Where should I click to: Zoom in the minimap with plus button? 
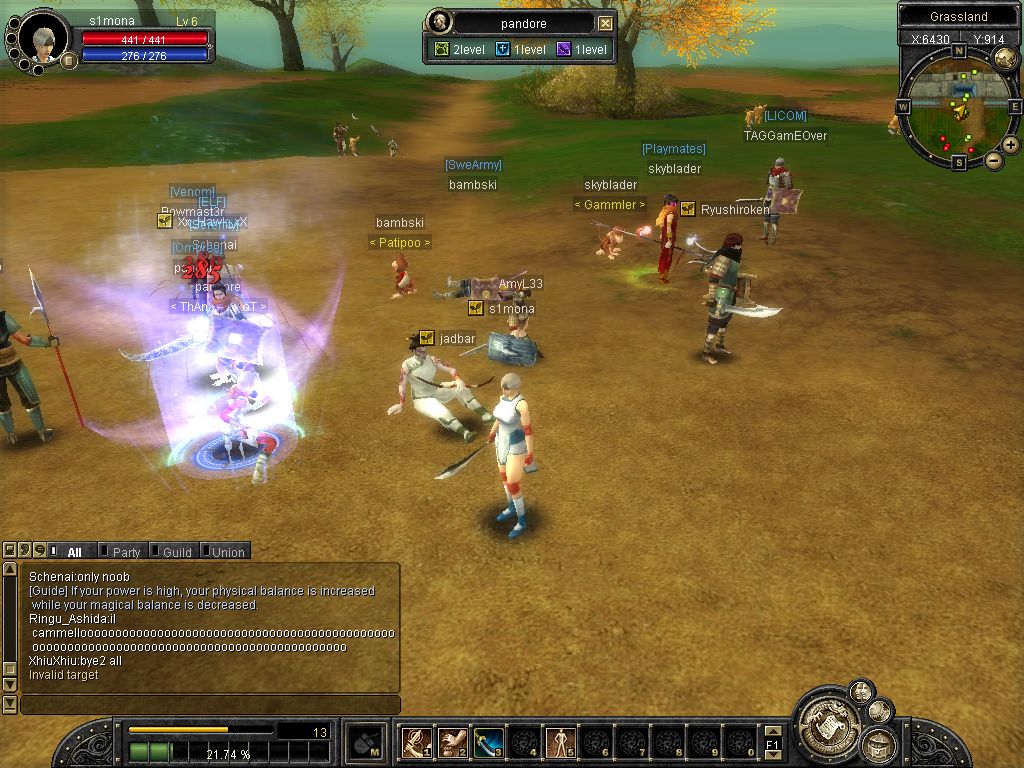(1011, 145)
